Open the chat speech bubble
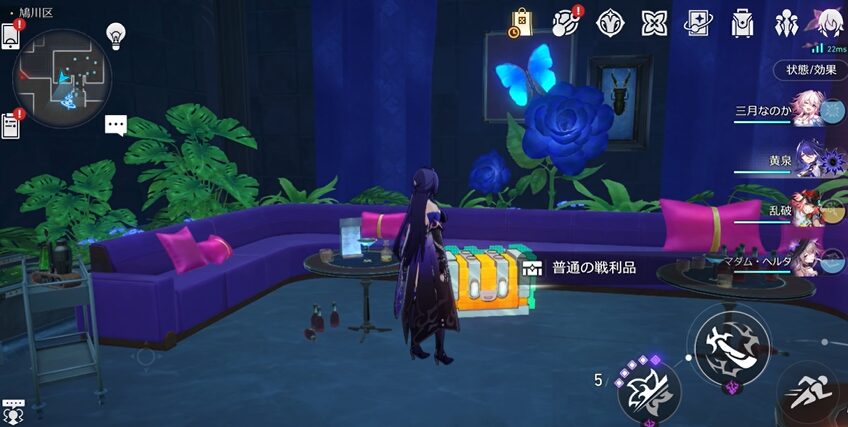848x427 pixels. (x=116, y=125)
